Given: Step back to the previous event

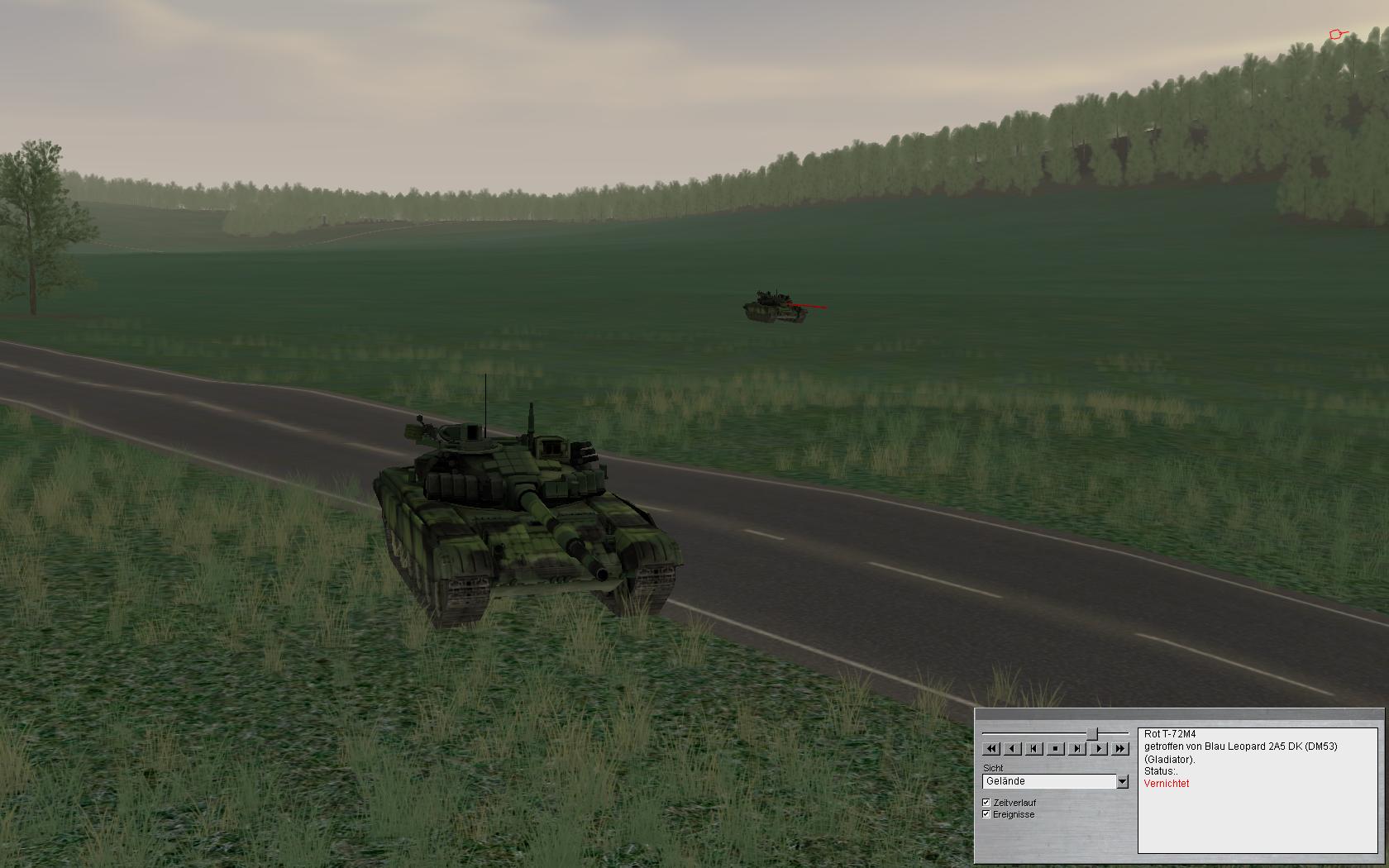Looking at the screenshot, I should [1033, 749].
